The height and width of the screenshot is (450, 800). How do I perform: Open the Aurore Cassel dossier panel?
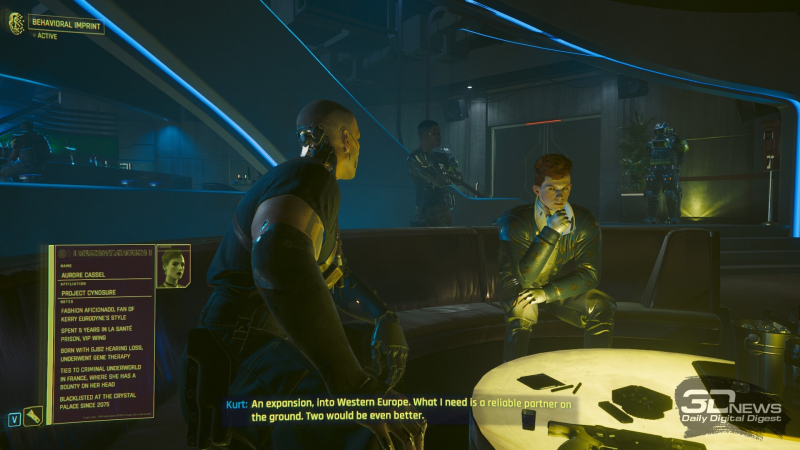98,331
